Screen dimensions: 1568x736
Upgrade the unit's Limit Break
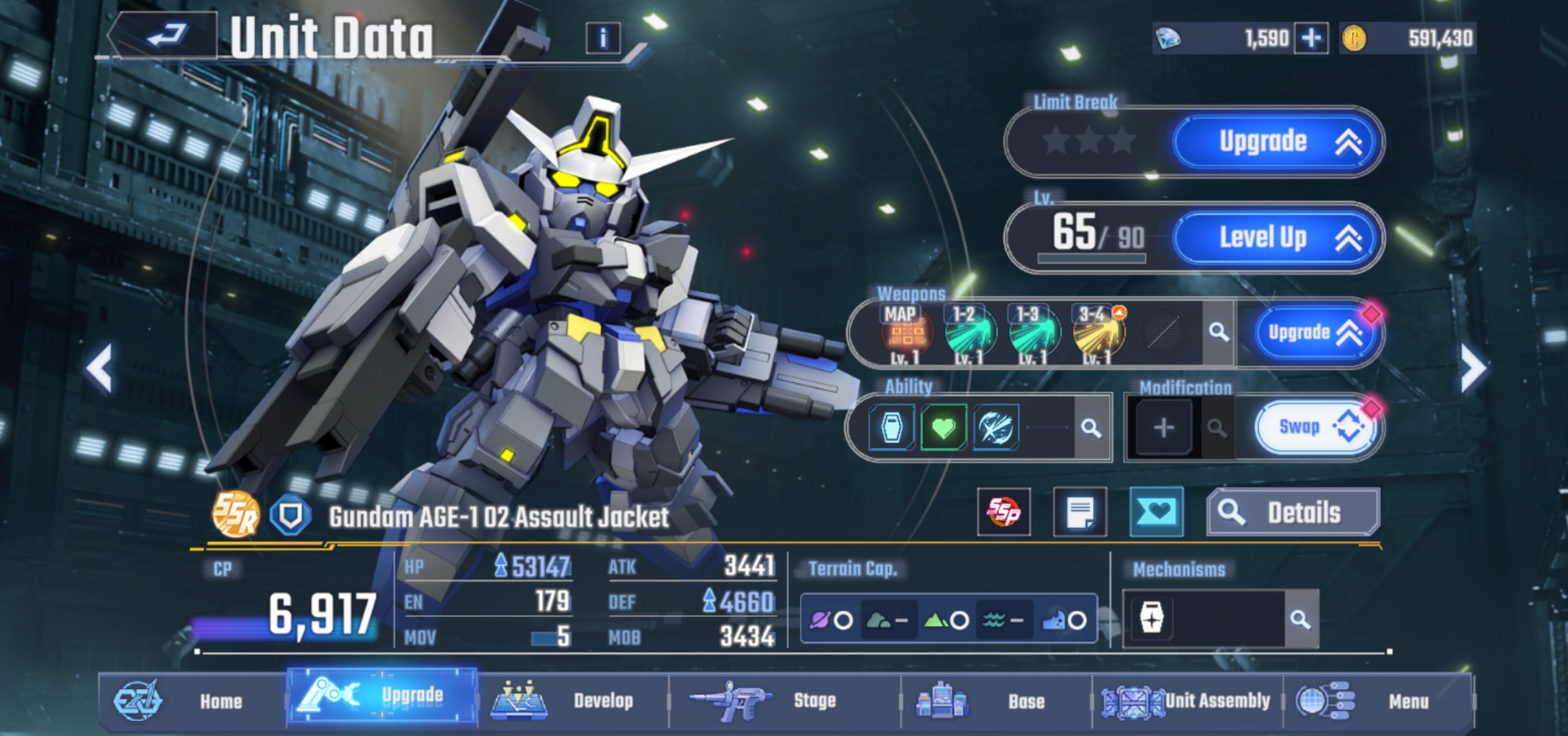[x=1276, y=142]
